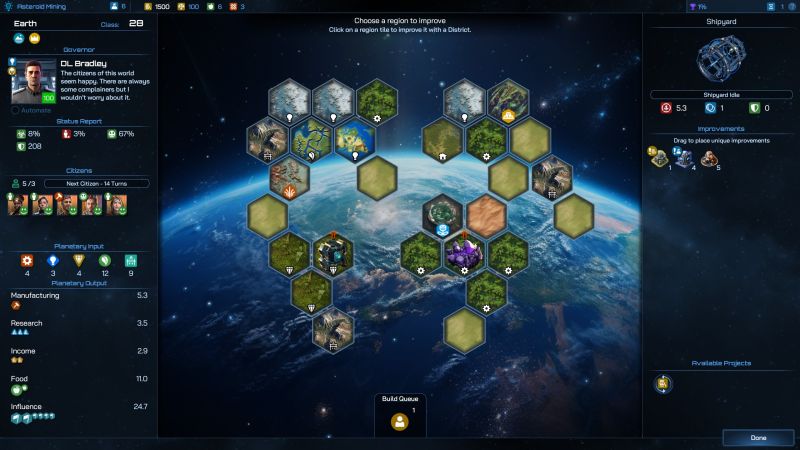Screen dimensions: 800x450
Task: Select the orange desert region tile
Action: [486, 214]
